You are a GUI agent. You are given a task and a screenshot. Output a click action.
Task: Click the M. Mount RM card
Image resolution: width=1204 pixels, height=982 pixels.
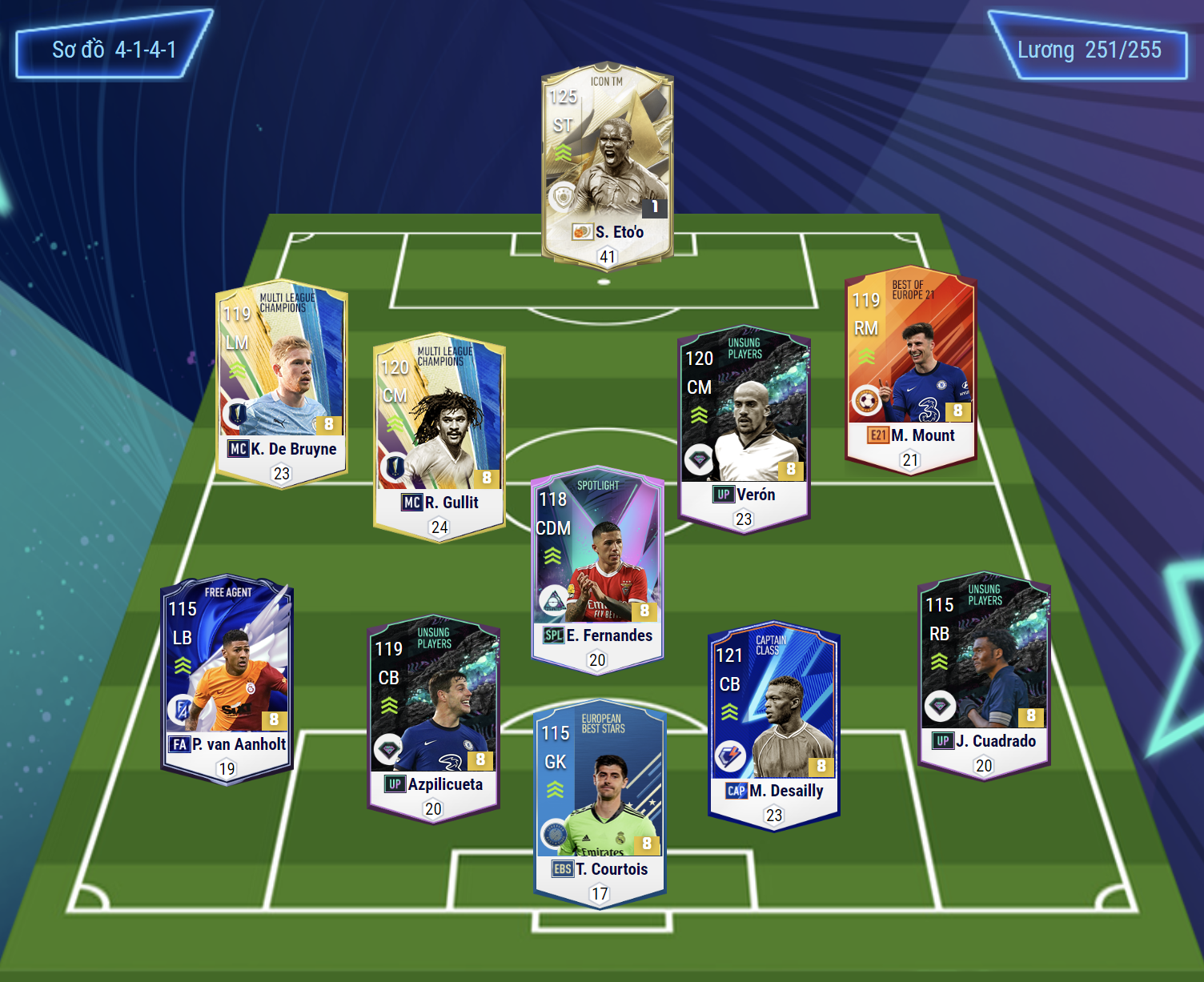click(910, 370)
